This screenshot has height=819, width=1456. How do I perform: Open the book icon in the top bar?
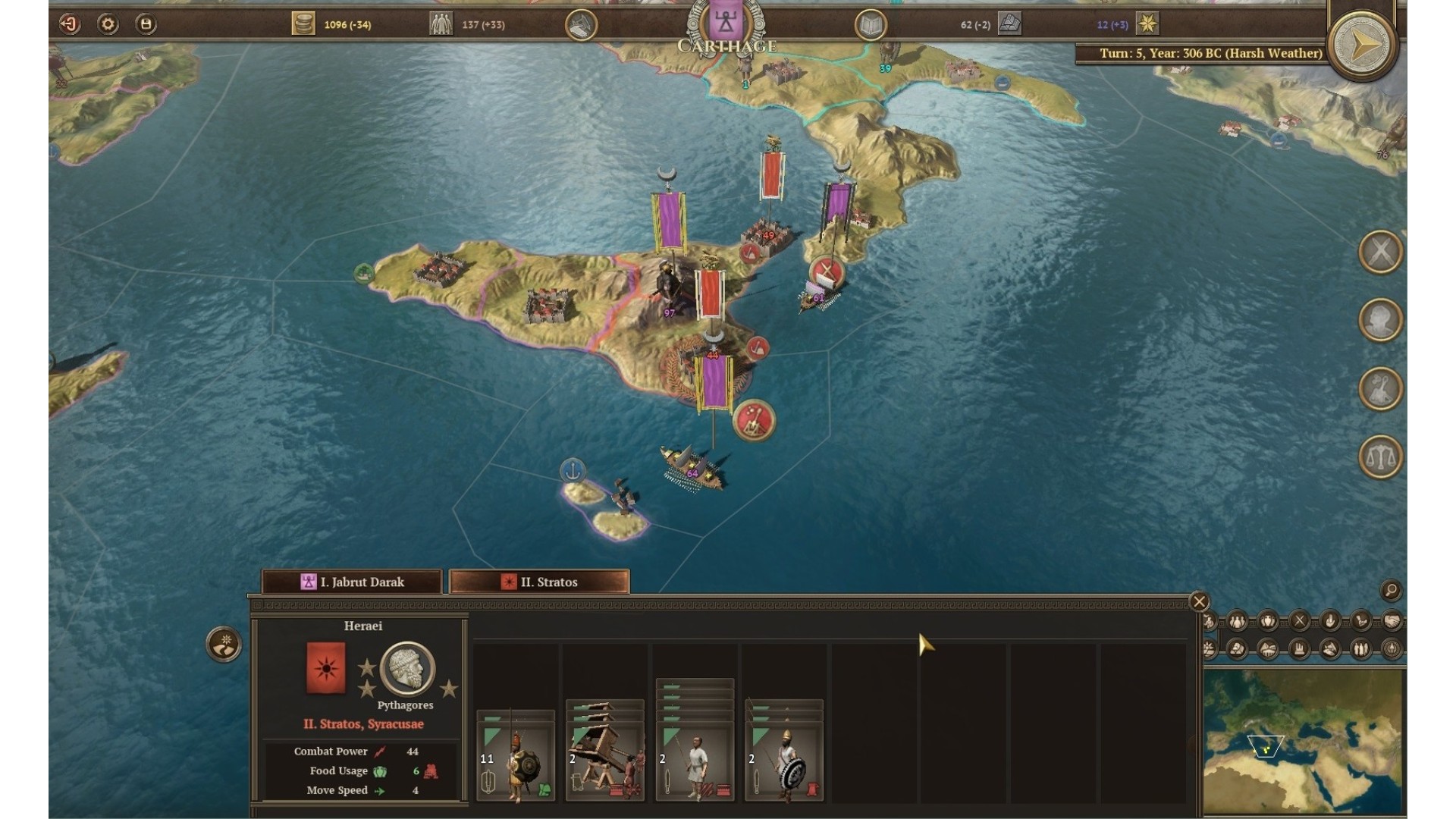871,26
